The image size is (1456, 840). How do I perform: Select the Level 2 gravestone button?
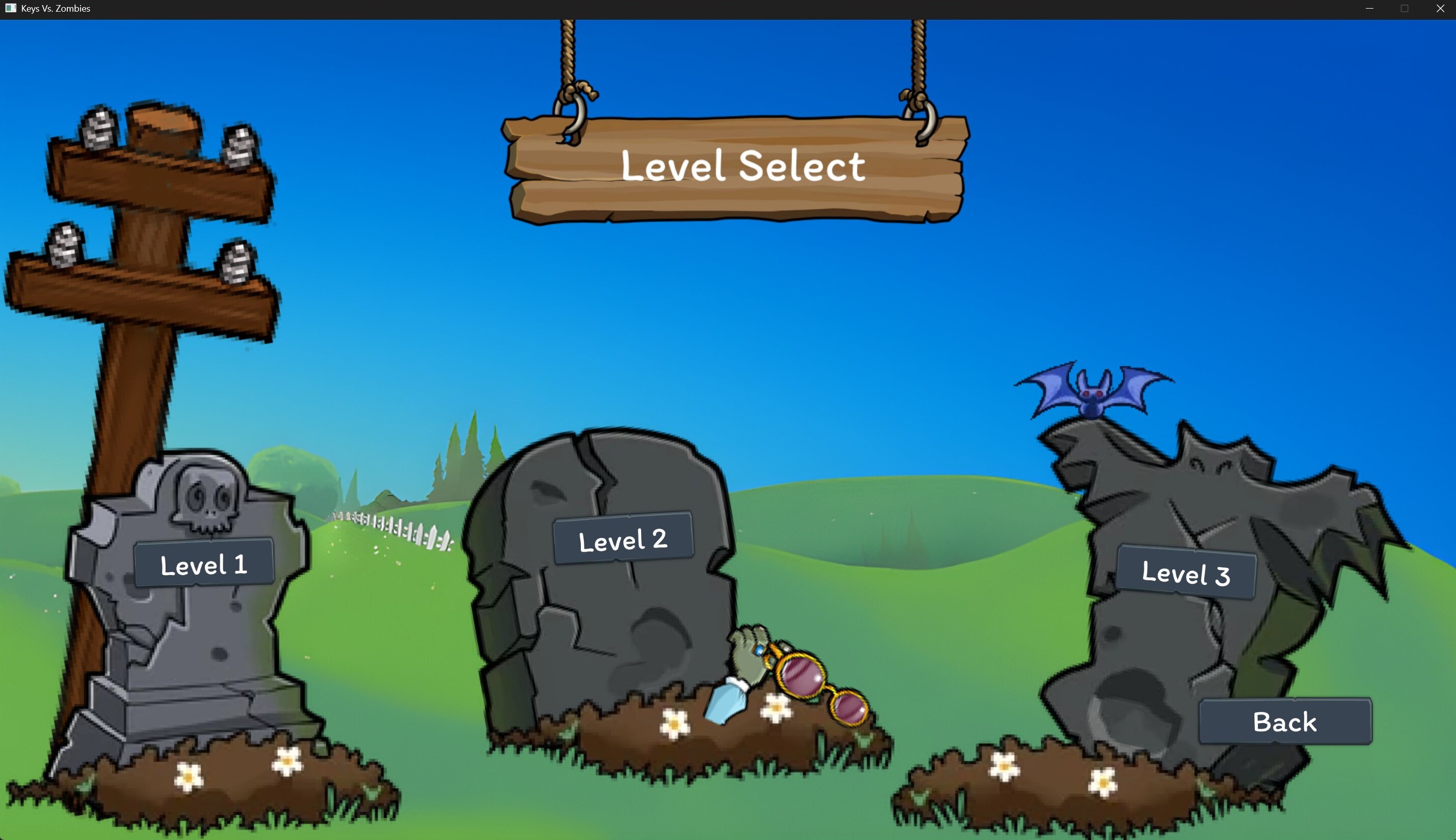[623, 538]
